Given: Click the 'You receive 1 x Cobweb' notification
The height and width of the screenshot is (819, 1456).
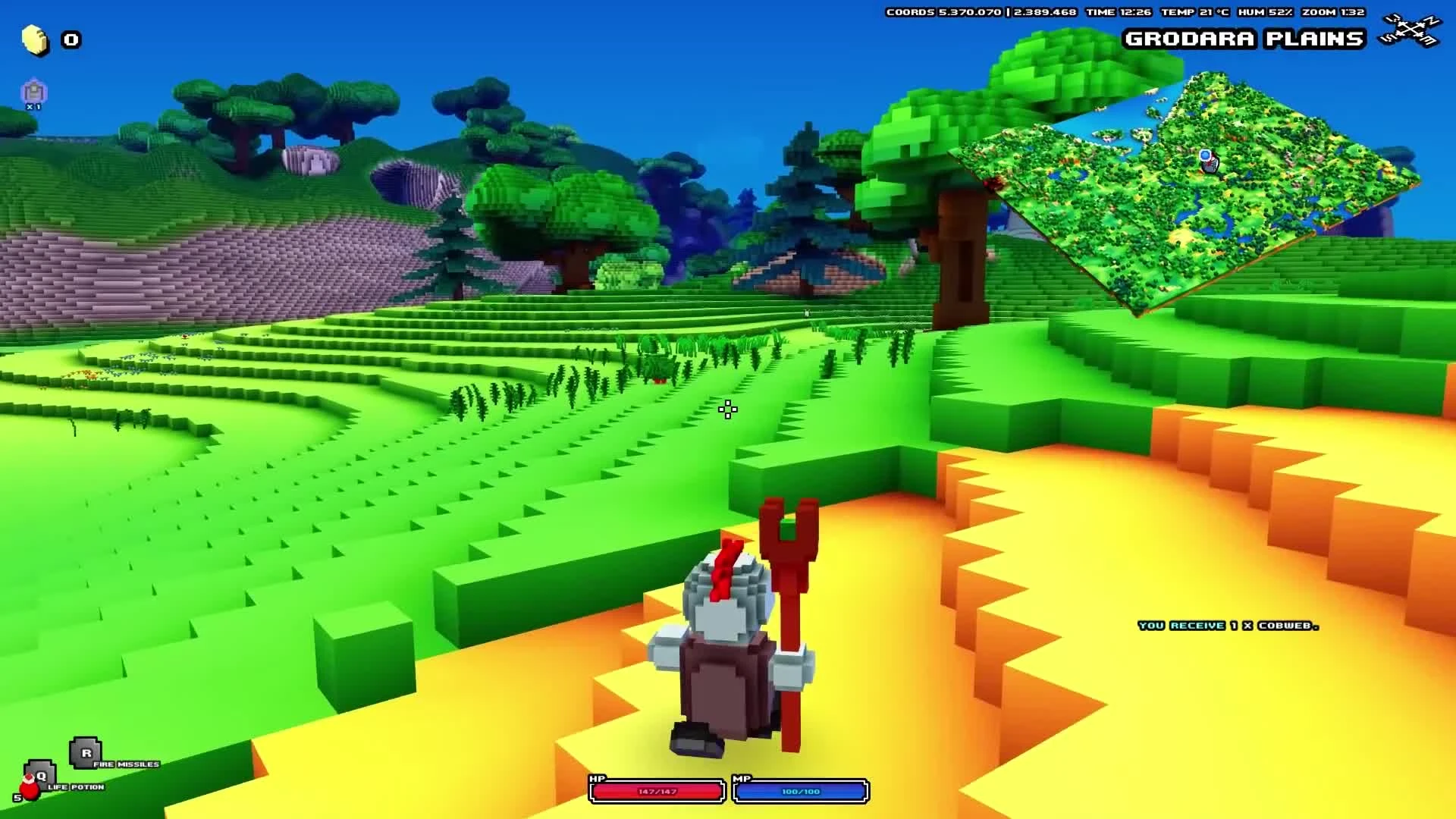Looking at the screenshot, I should (x=1227, y=626).
